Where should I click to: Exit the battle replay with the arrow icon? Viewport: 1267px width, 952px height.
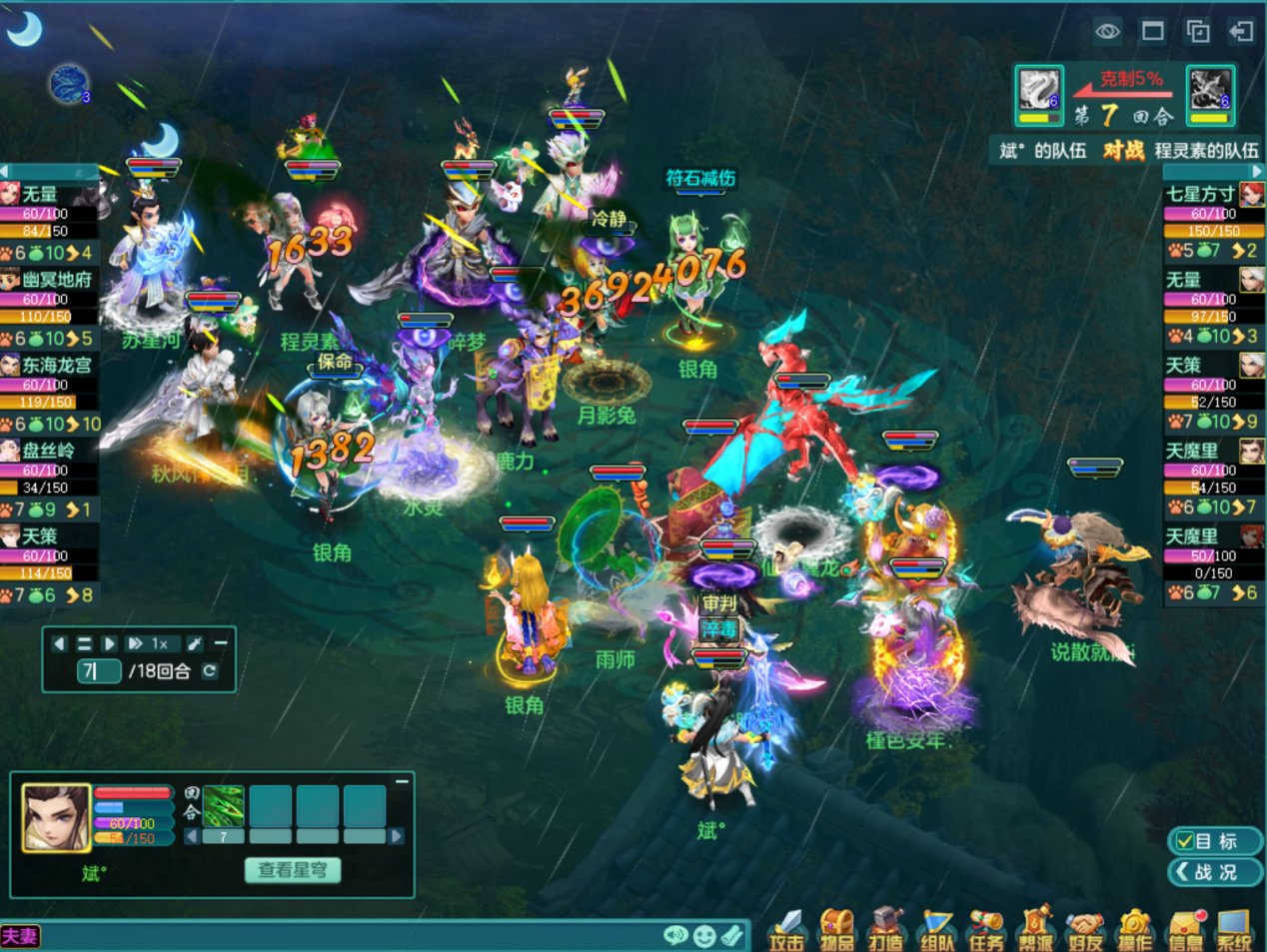pyautogui.click(x=1241, y=32)
